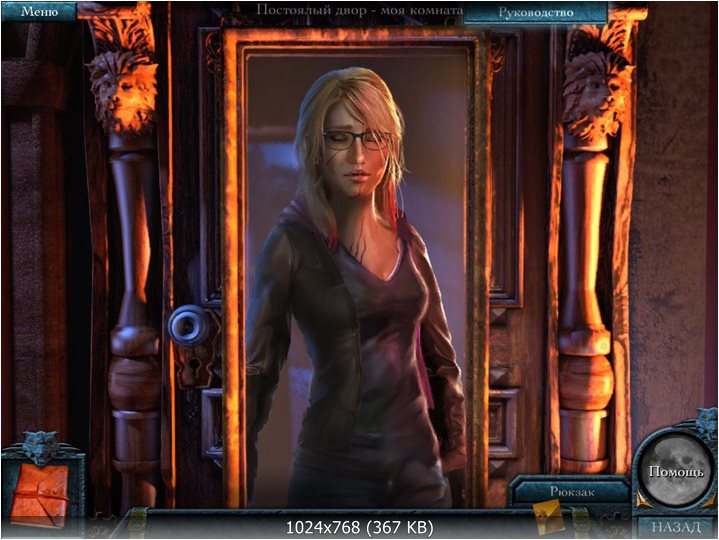The image size is (719, 540).
Task: Open the Меню button
Action: pyautogui.click(x=39, y=12)
